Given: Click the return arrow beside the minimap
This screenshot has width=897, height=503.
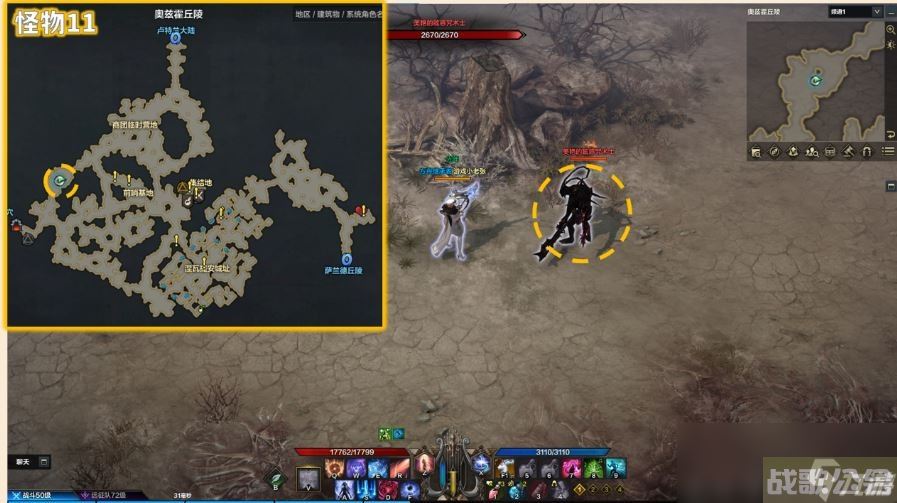Looking at the screenshot, I should pyautogui.click(x=890, y=134).
